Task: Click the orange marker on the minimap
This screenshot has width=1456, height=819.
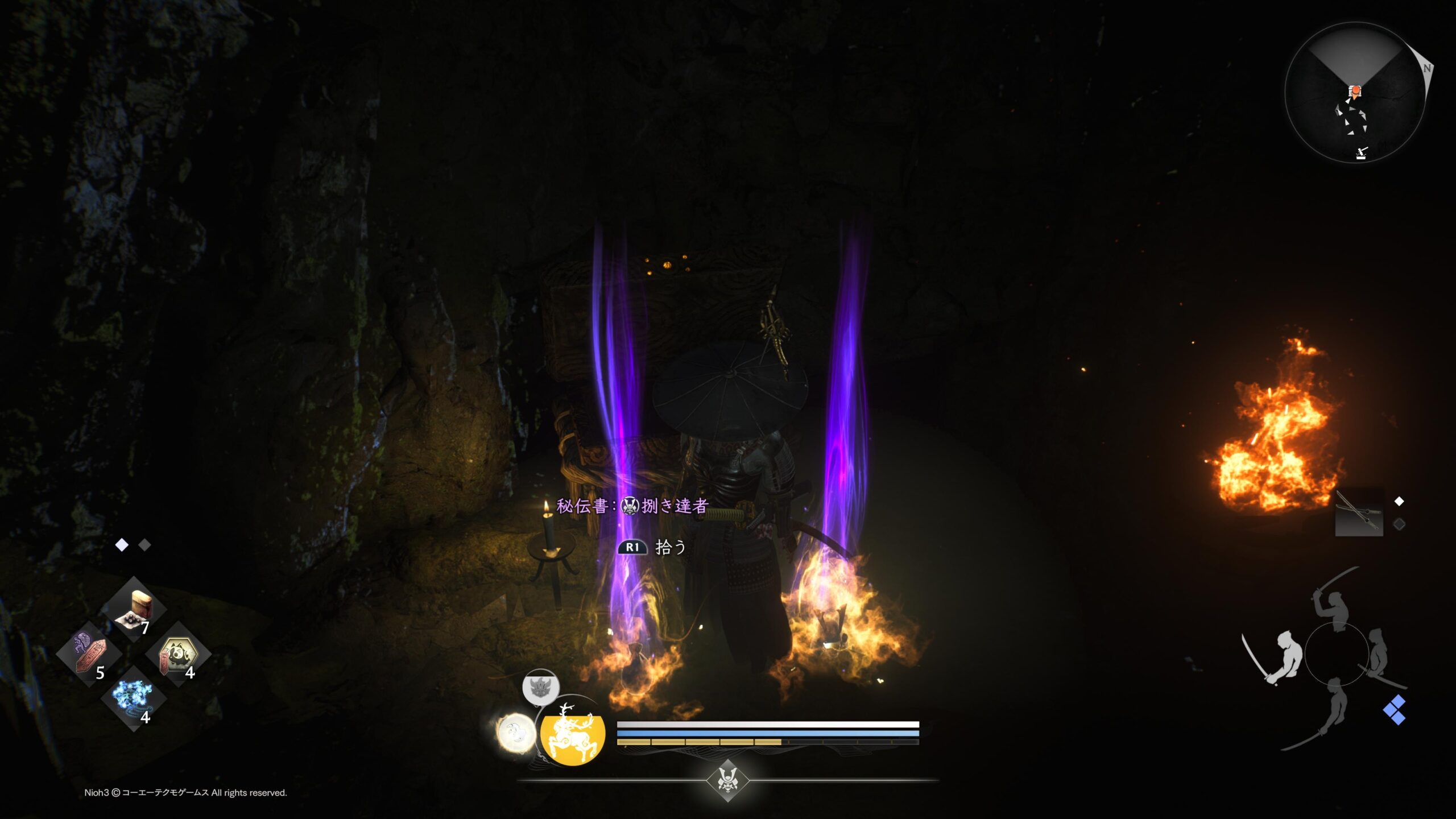Action: point(1355,91)
